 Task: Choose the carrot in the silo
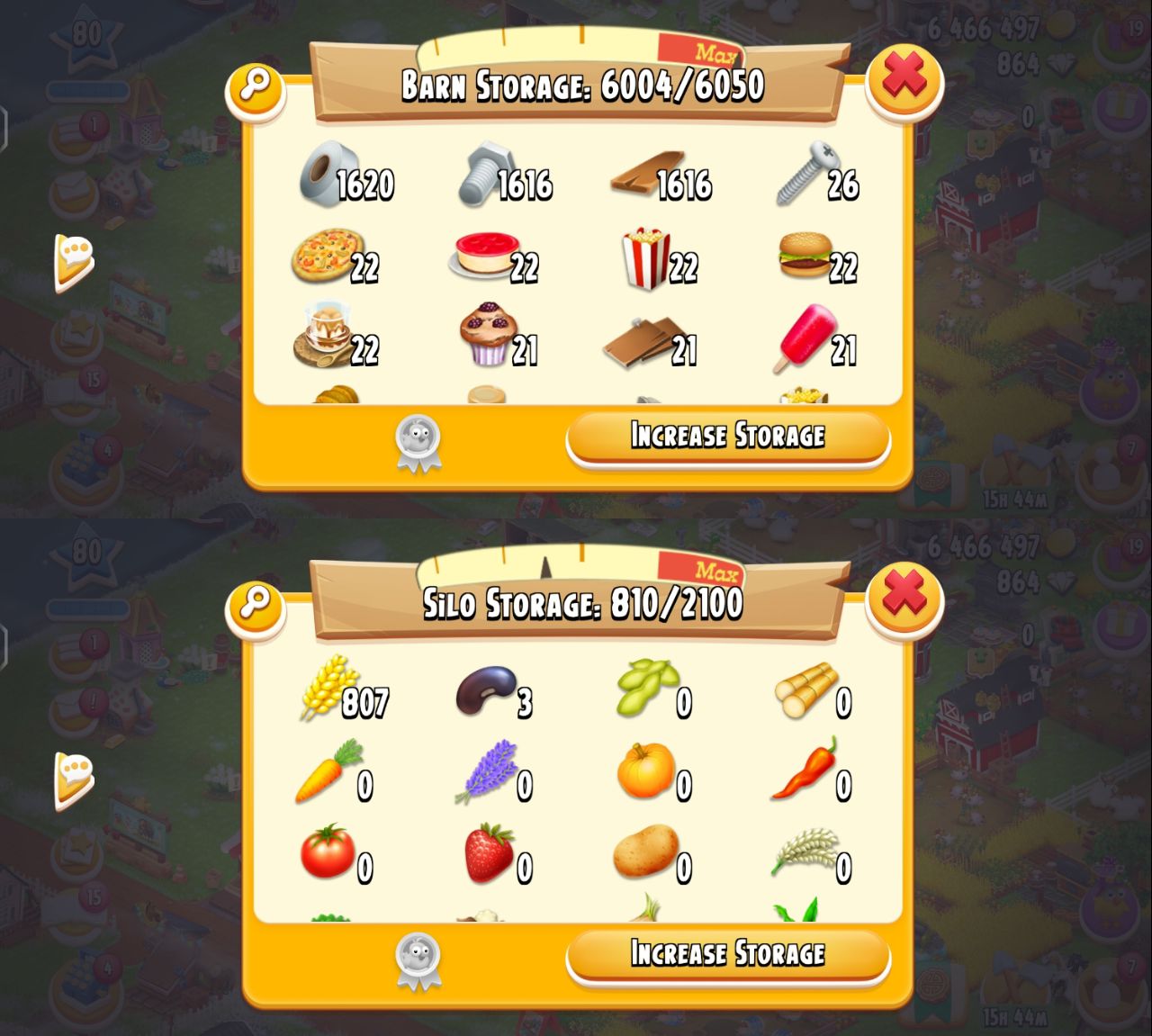[326, 771]
